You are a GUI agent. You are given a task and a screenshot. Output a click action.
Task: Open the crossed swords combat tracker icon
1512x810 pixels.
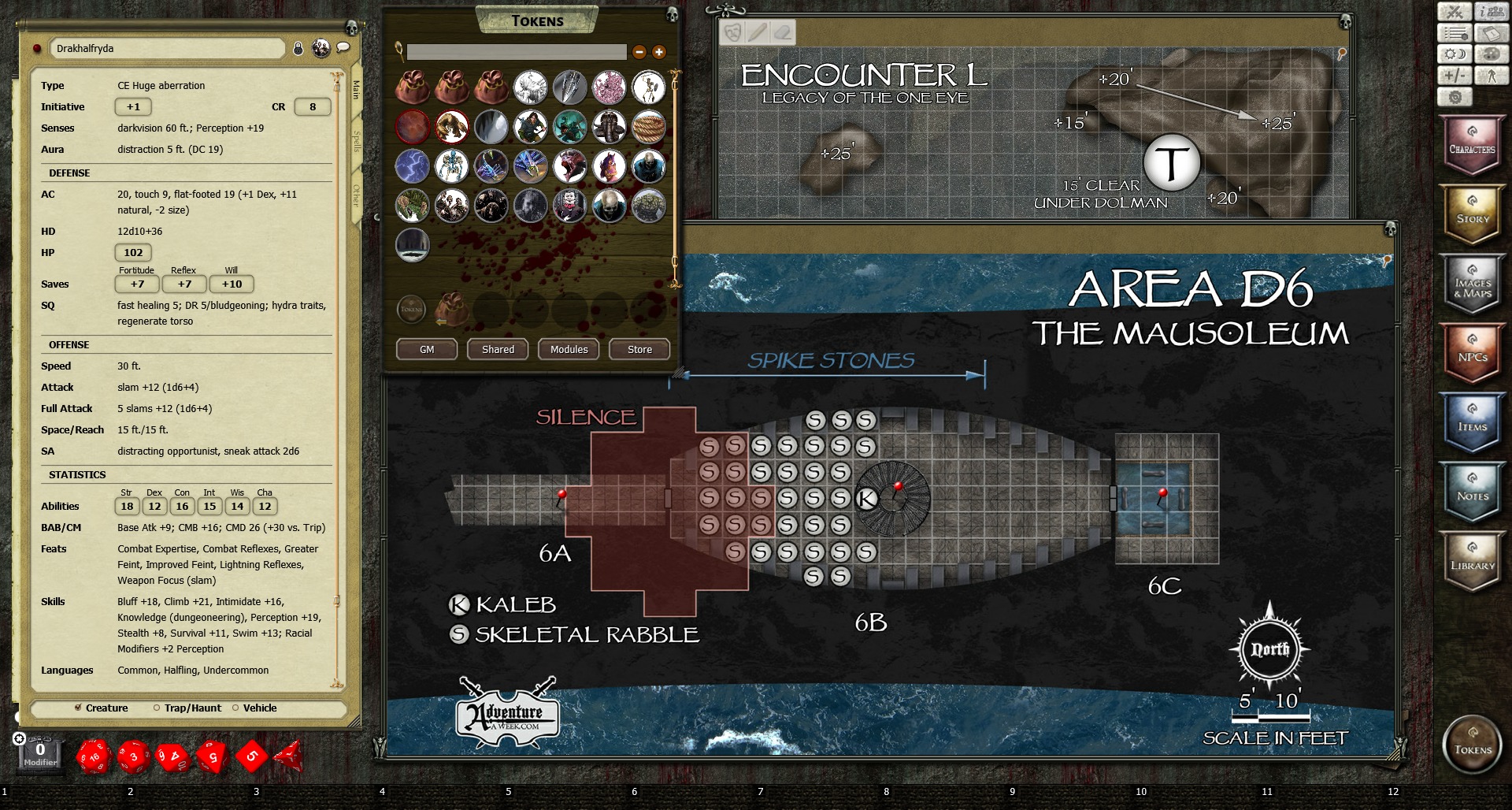[x=1455, y=11]
